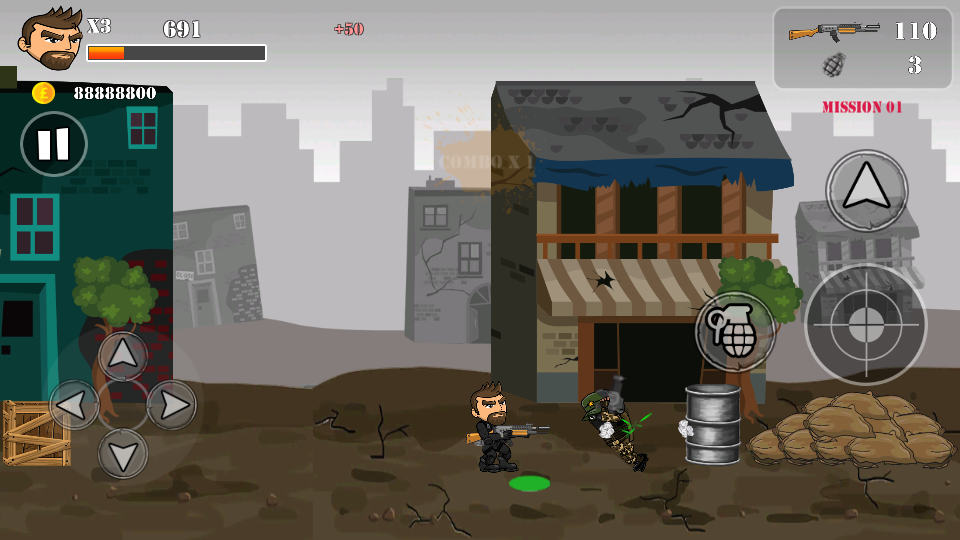Screen dimensions: 960x540
Task: Click the bearded soldier portrait
Action: pyautogui.click(x=51, y=39)
